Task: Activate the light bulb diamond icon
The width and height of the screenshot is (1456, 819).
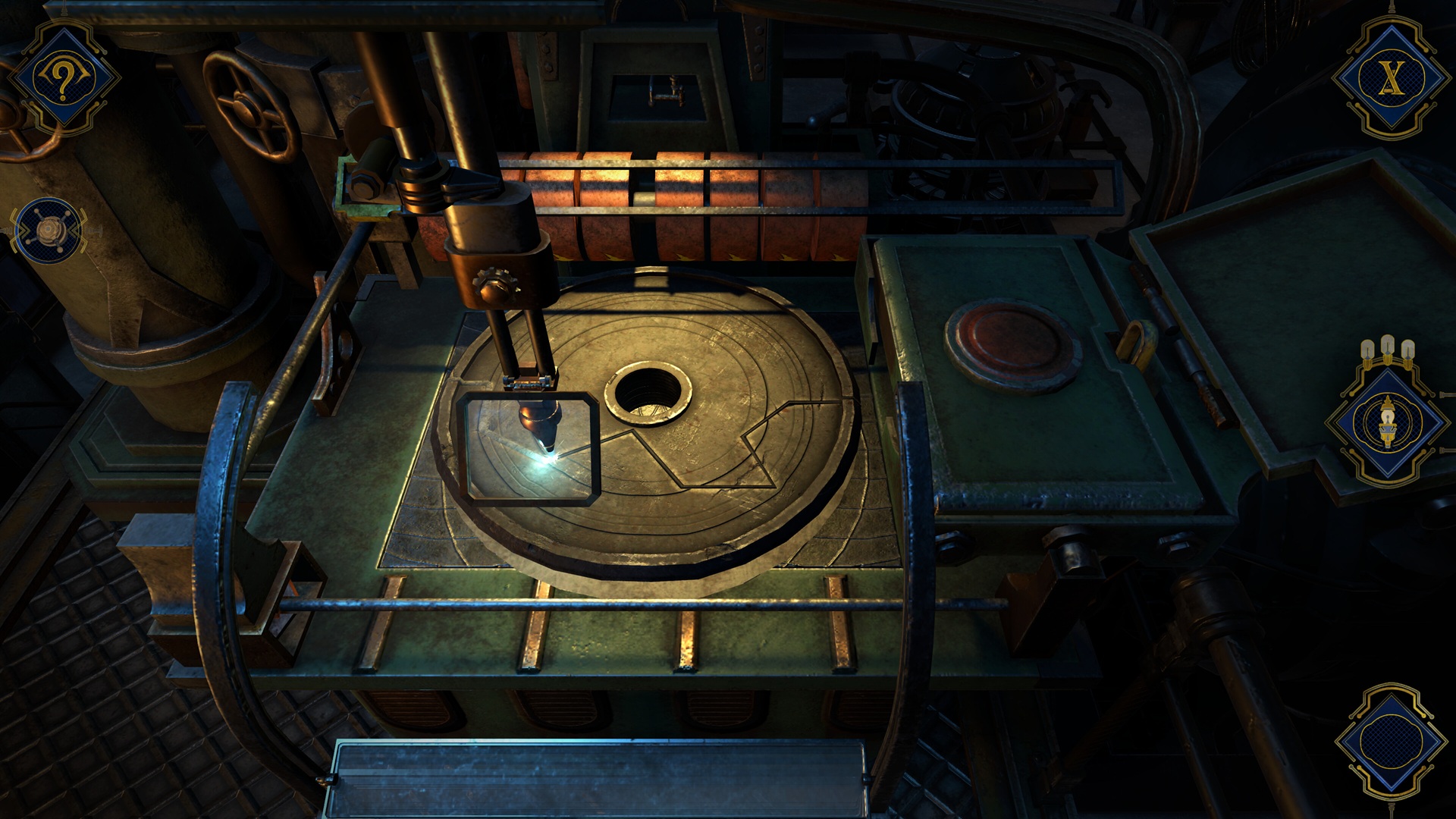Action: [x=1387, y=423]
